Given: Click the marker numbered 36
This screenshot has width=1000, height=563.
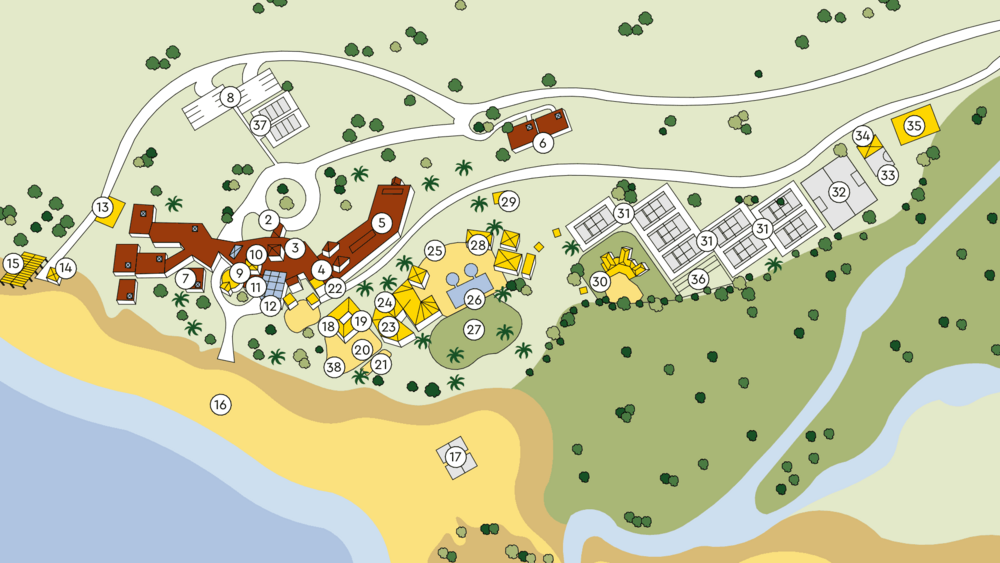Looking at the screenshot, I should coord(698,279).
